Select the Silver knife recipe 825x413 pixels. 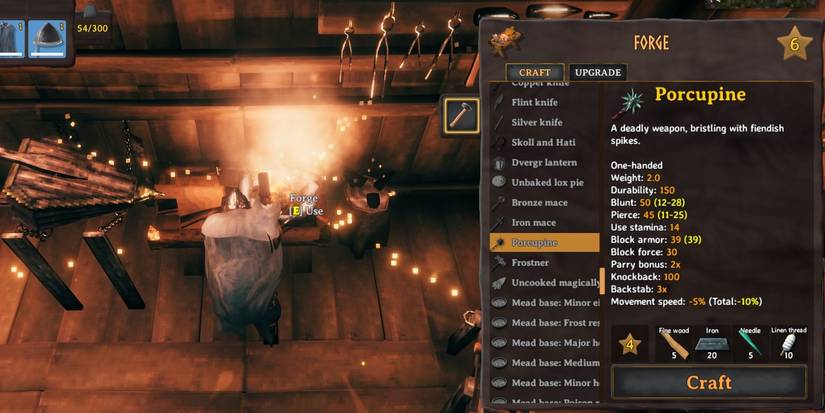[x=538, y=122]
